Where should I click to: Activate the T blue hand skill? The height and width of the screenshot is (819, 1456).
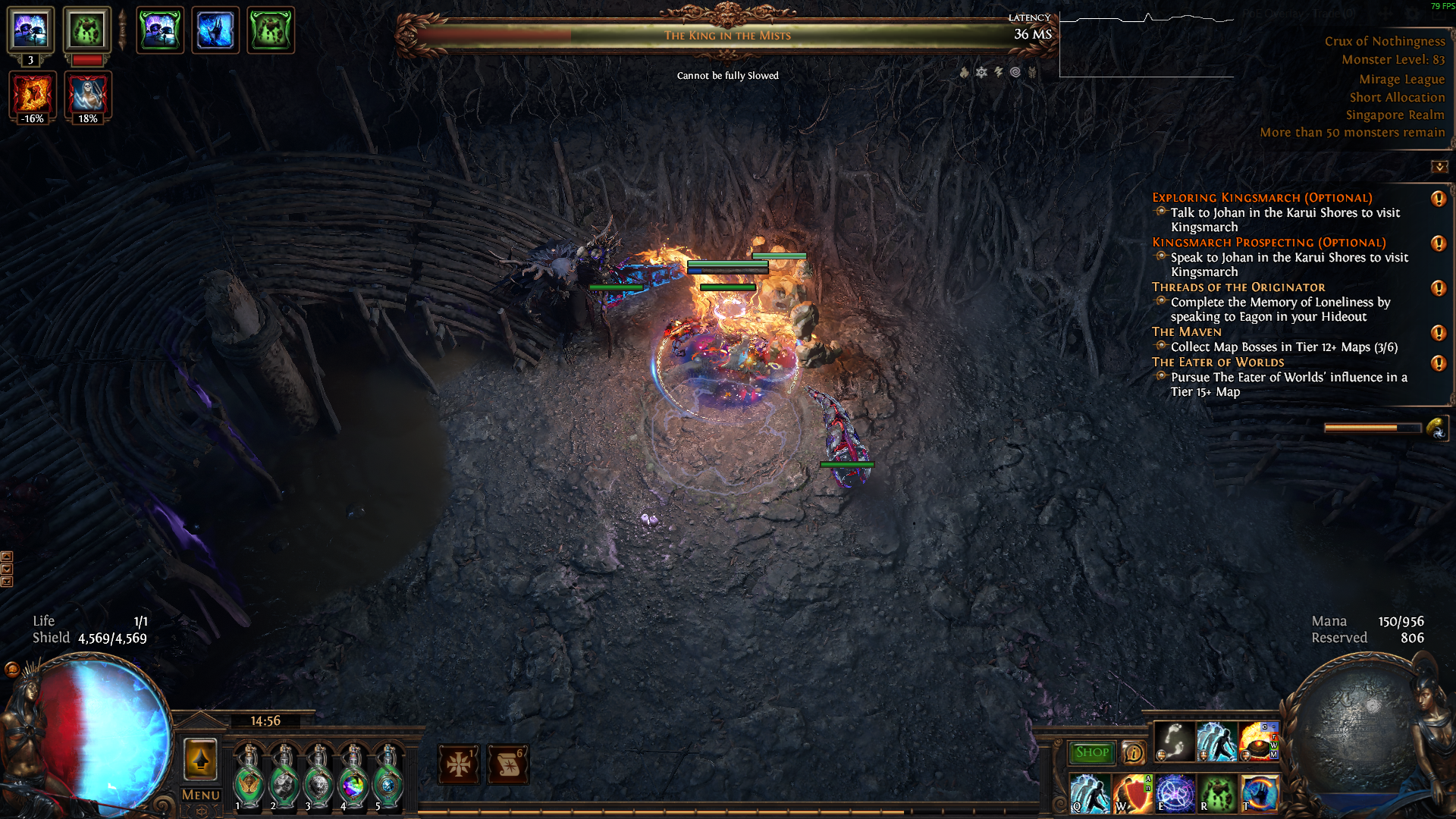click(x=1260, y=793)
